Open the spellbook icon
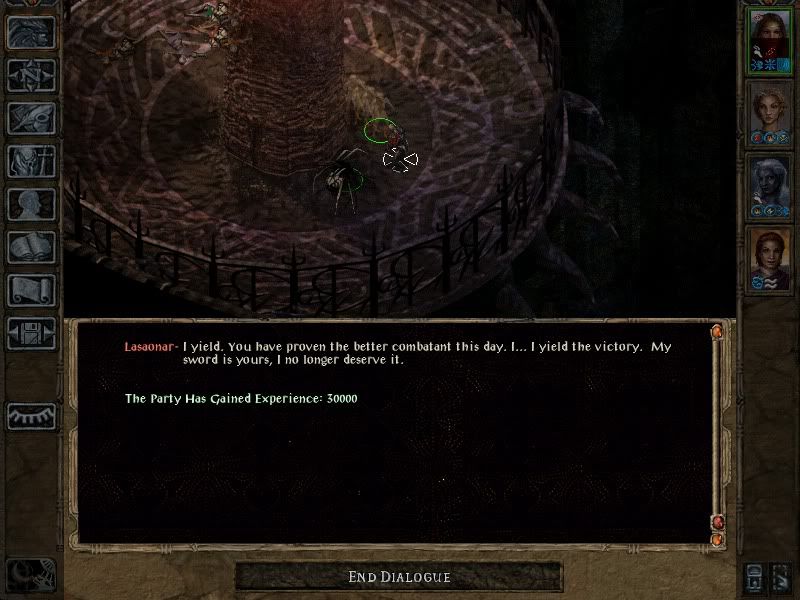The image size is (800, 600). pos(31,247)
